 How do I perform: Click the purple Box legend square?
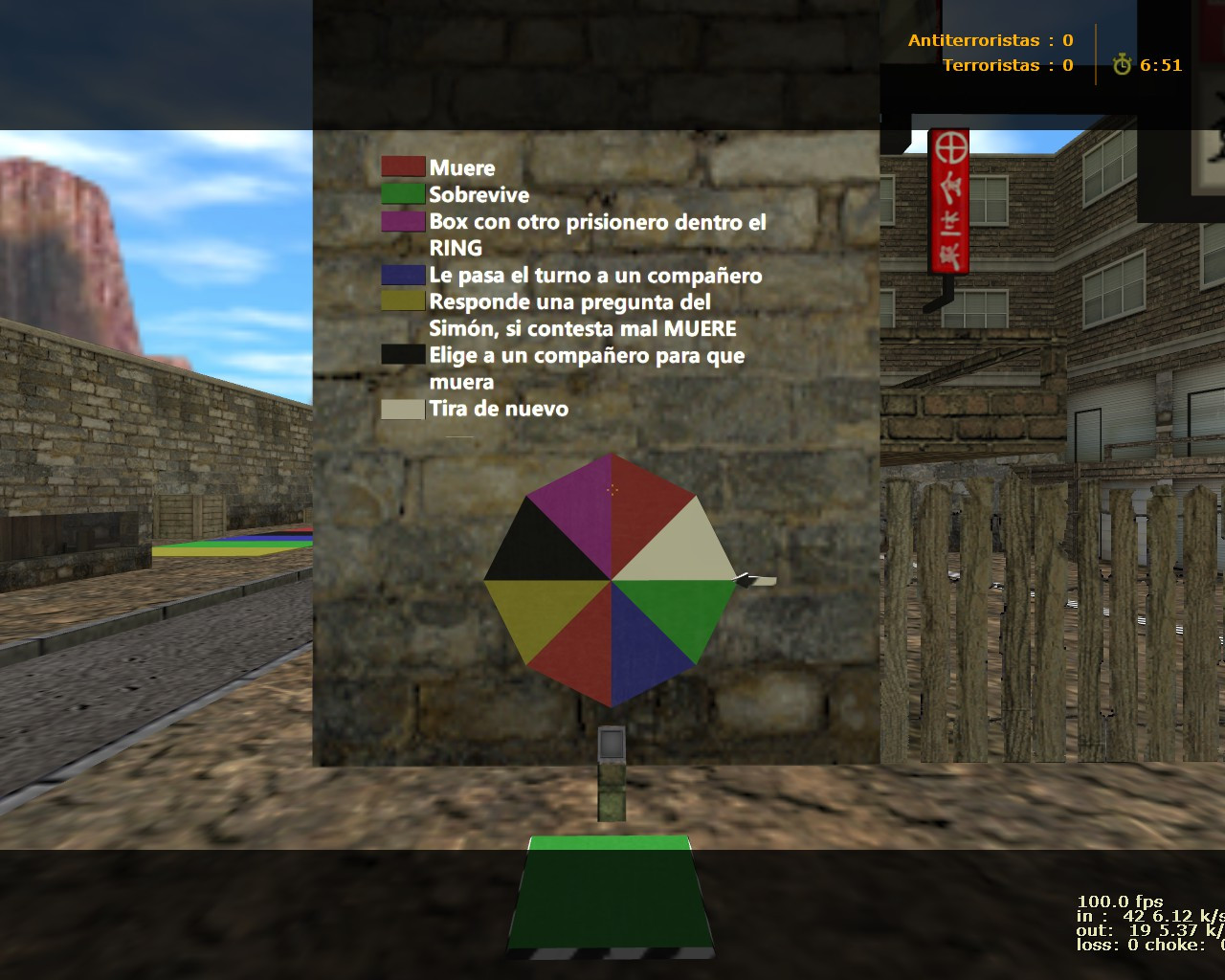[x=402, y=221]
